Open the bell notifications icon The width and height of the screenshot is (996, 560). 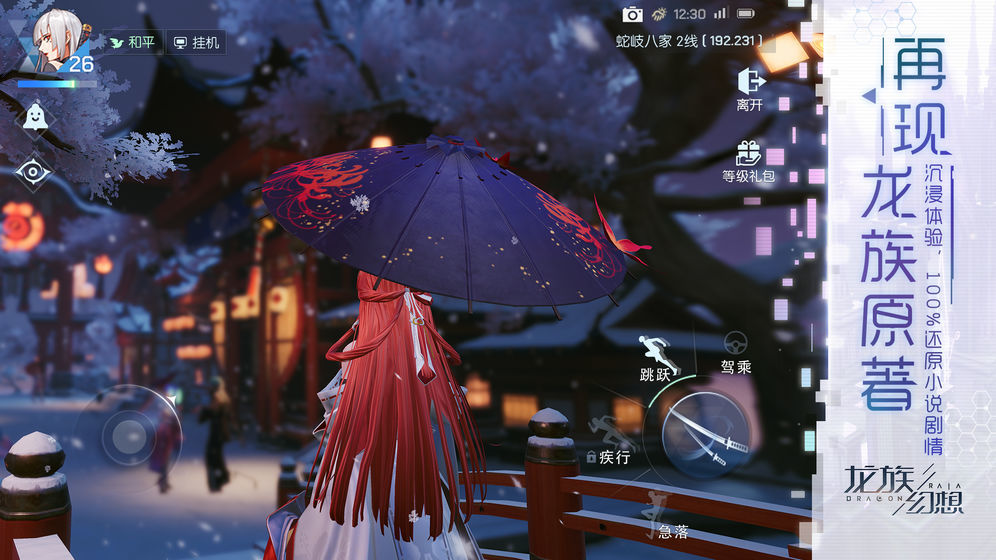pyautogui.click(x=34, y=118)
